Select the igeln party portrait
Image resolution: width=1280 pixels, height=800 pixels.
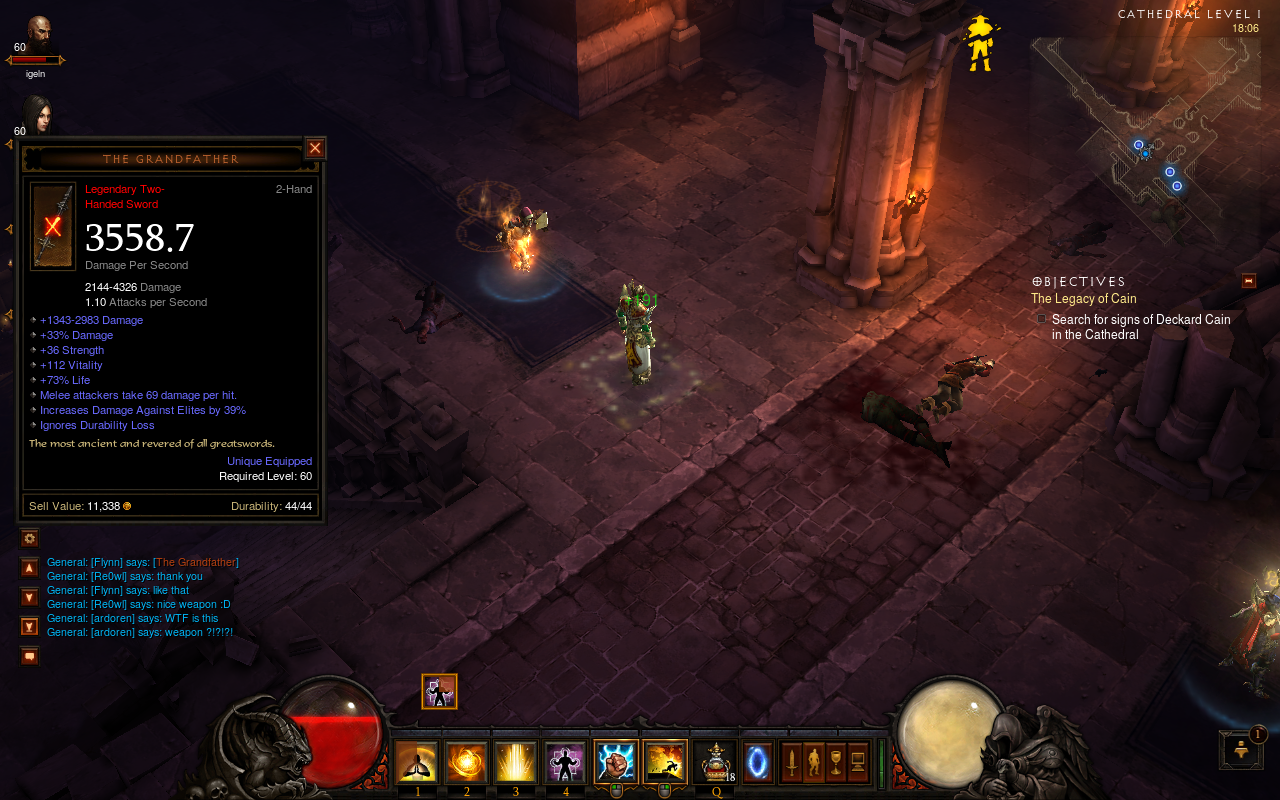point(38,34)
